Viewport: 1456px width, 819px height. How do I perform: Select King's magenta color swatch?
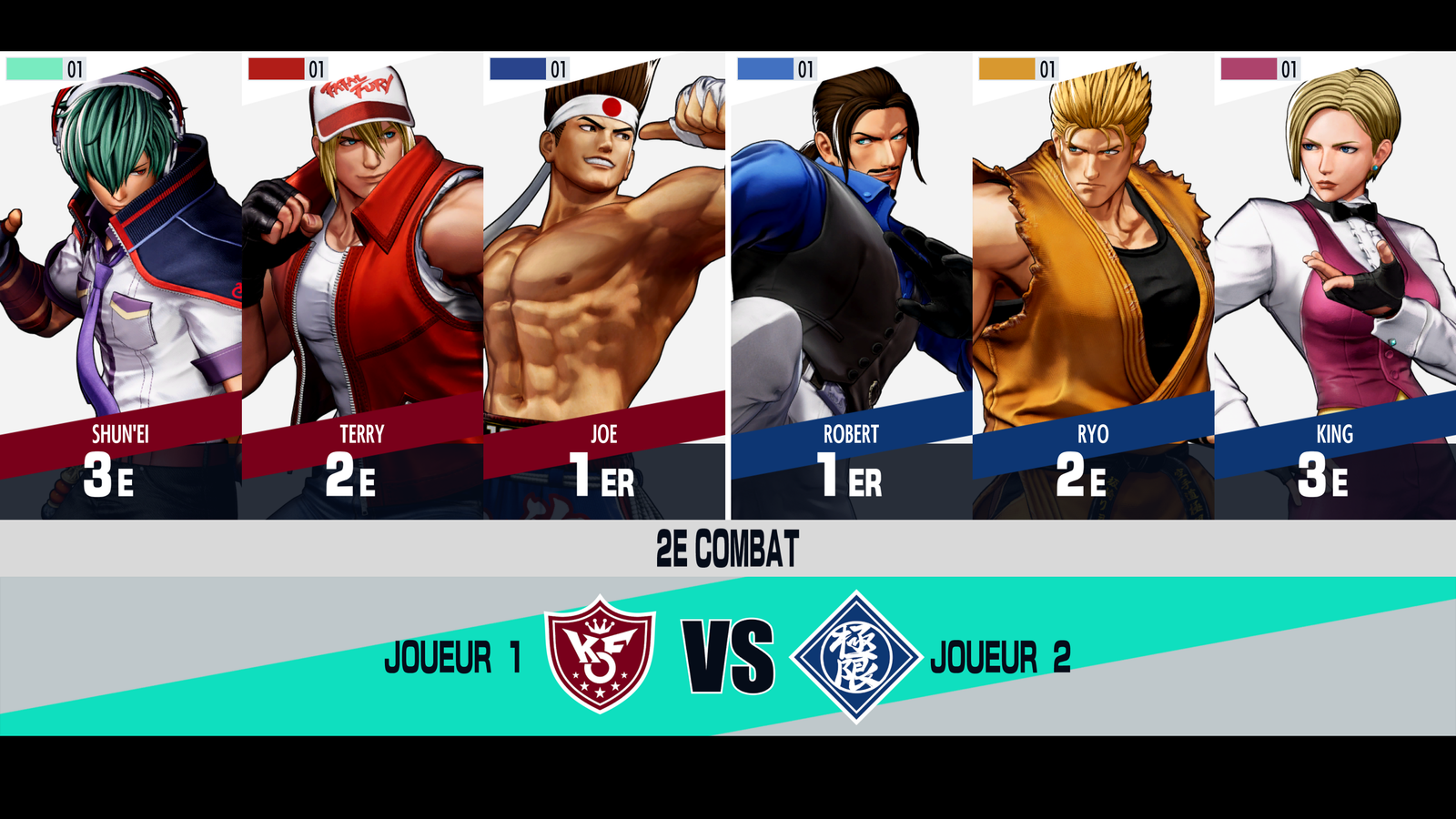[x=1249, y=69]
